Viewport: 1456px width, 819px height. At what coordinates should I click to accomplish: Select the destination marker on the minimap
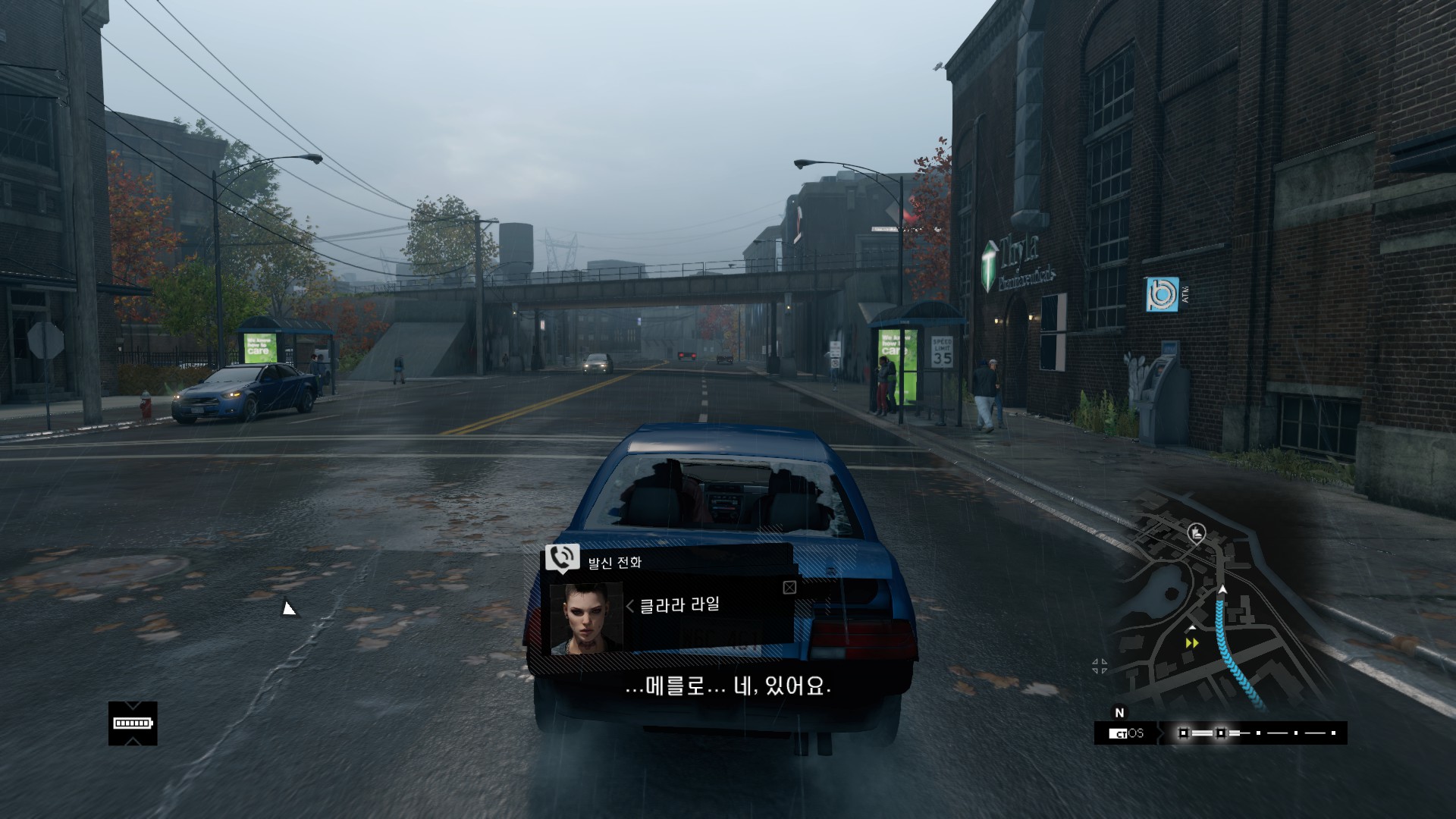click(x=1197, y=533)
